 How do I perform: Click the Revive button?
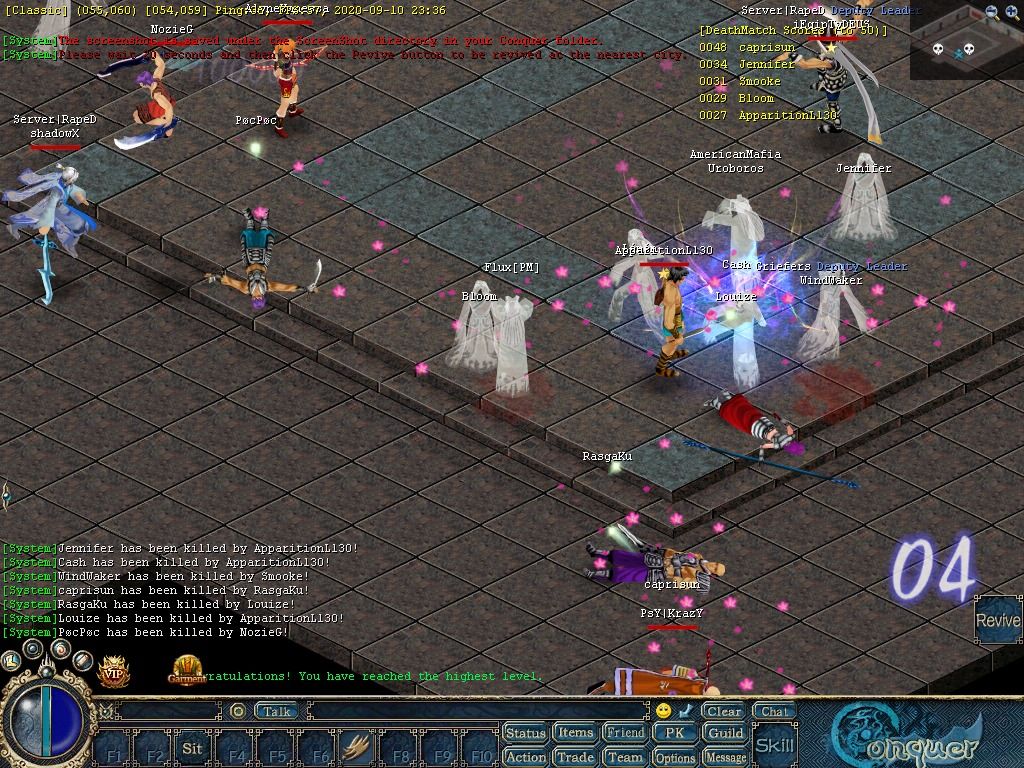click(x=997, y=620)
